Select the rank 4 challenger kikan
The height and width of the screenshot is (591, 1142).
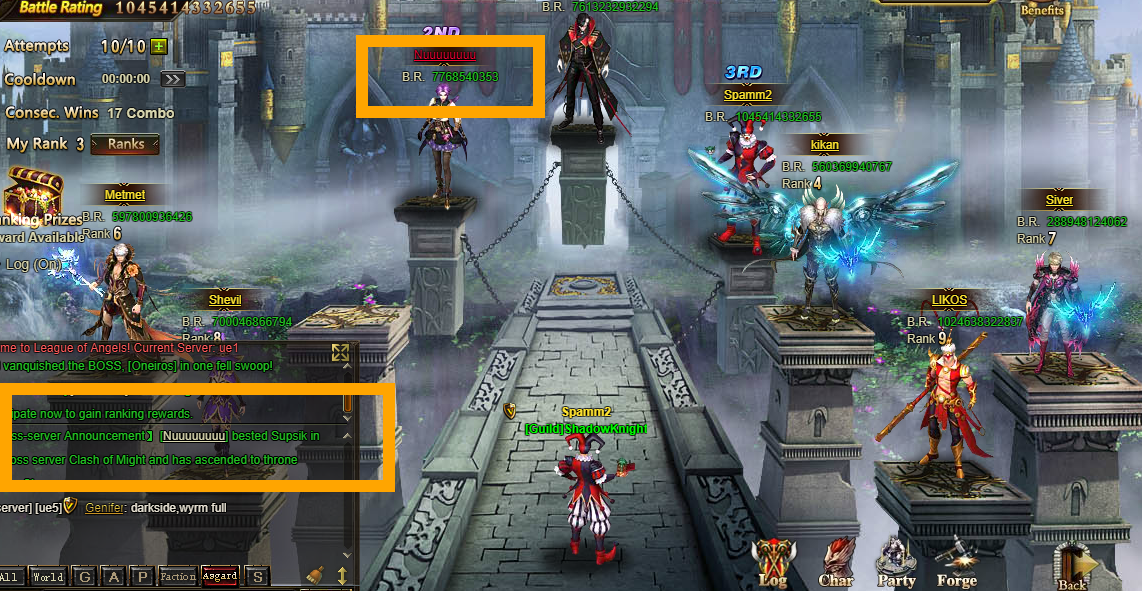click(824, 145)
